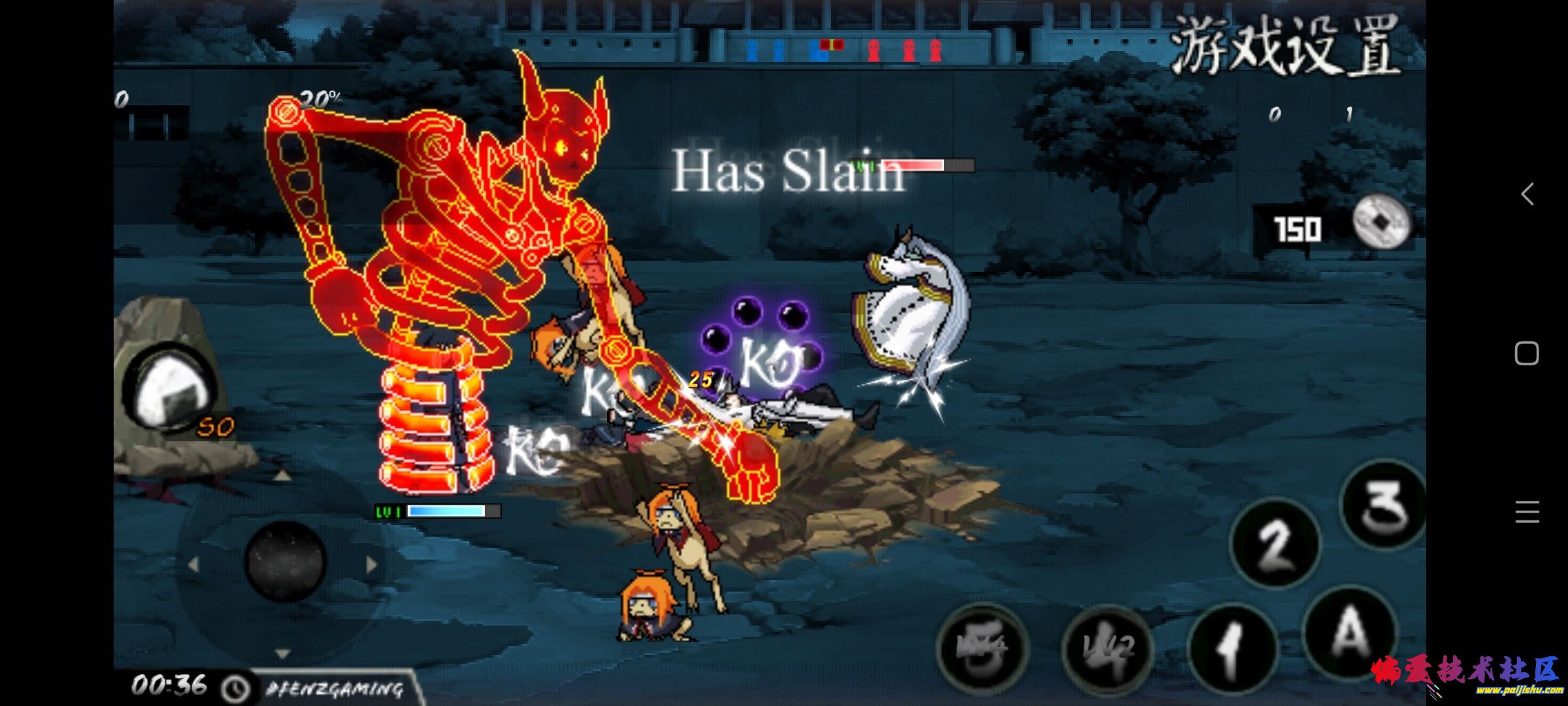Tap the joystick up arrow
1568x706 pixels.
tap(282, 476)
